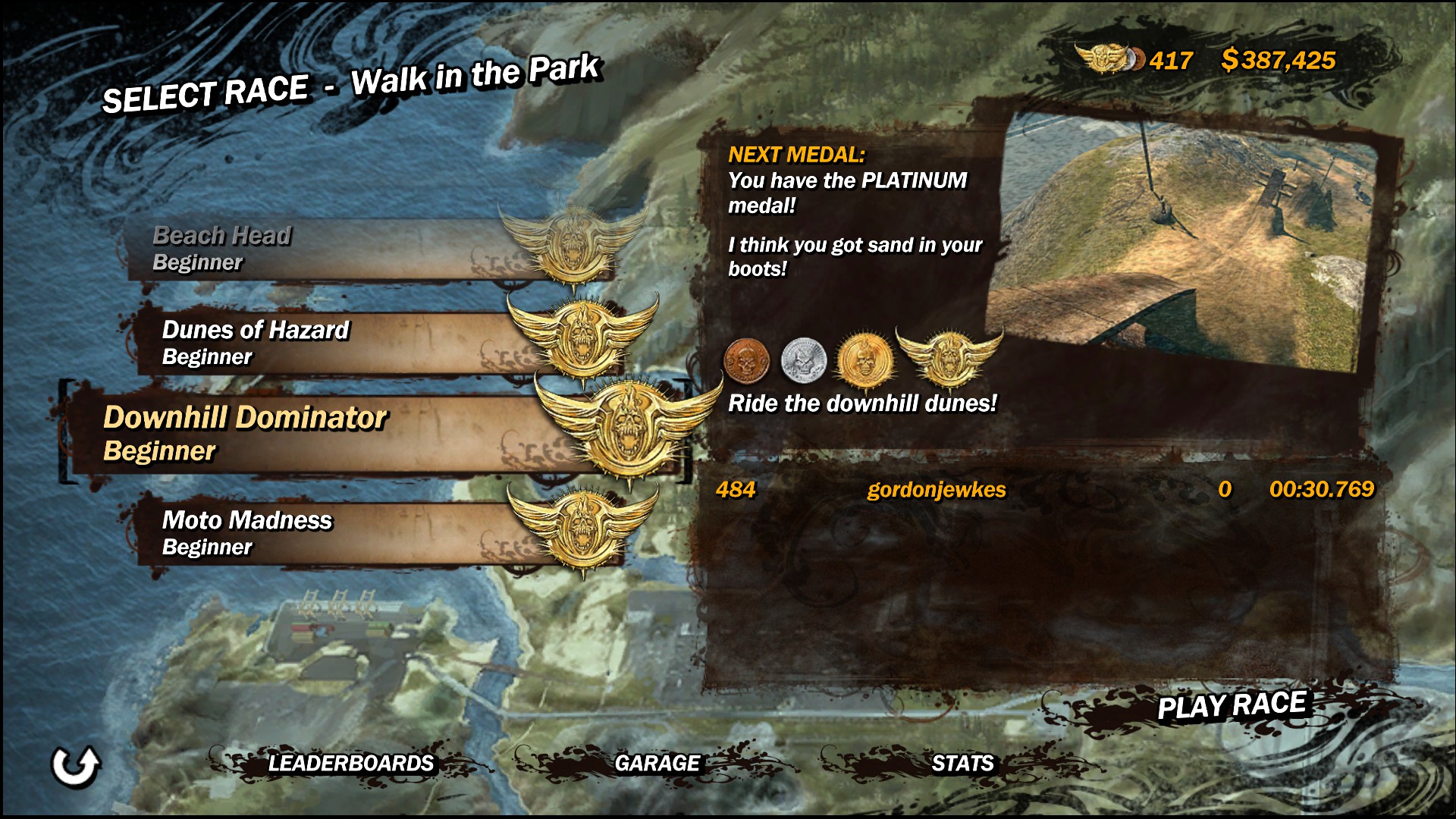This screenshot has width=1456, height=819.
Task: Open the Leaderboards screen
Action: pyautogui.click(x=350, y=763)
